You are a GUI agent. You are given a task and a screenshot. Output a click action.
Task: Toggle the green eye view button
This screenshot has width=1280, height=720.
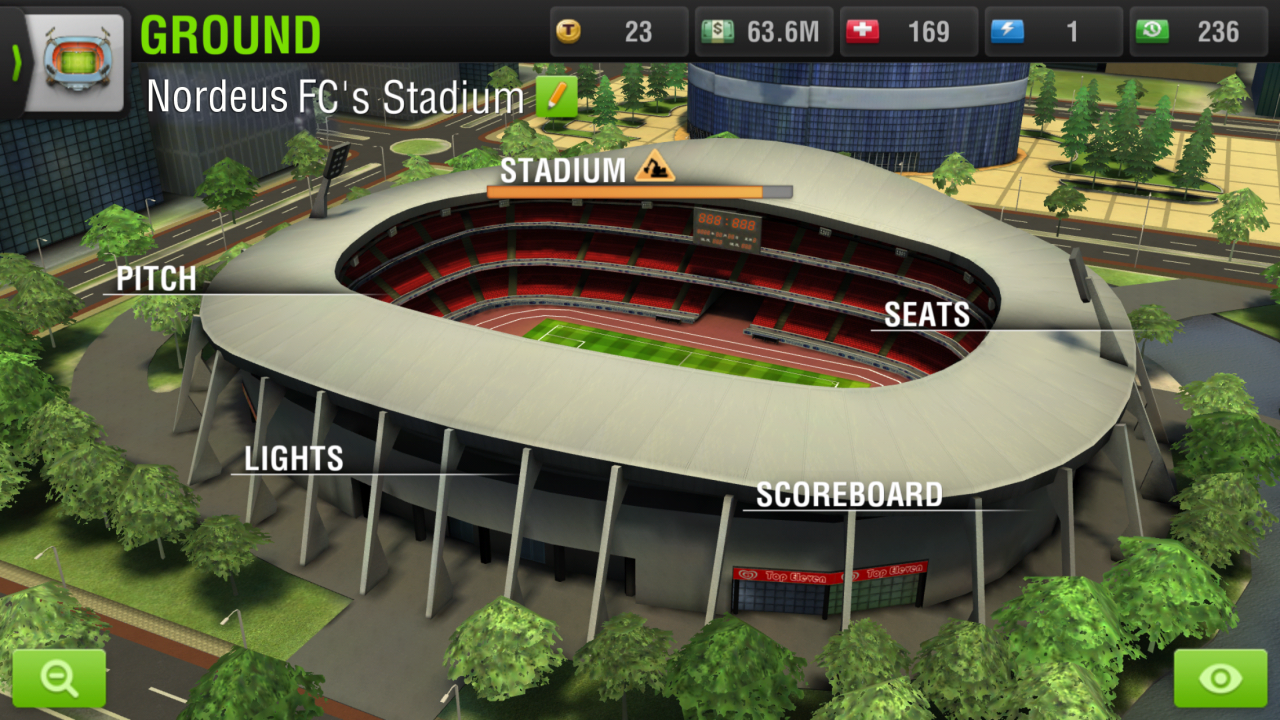(1220, 678)
